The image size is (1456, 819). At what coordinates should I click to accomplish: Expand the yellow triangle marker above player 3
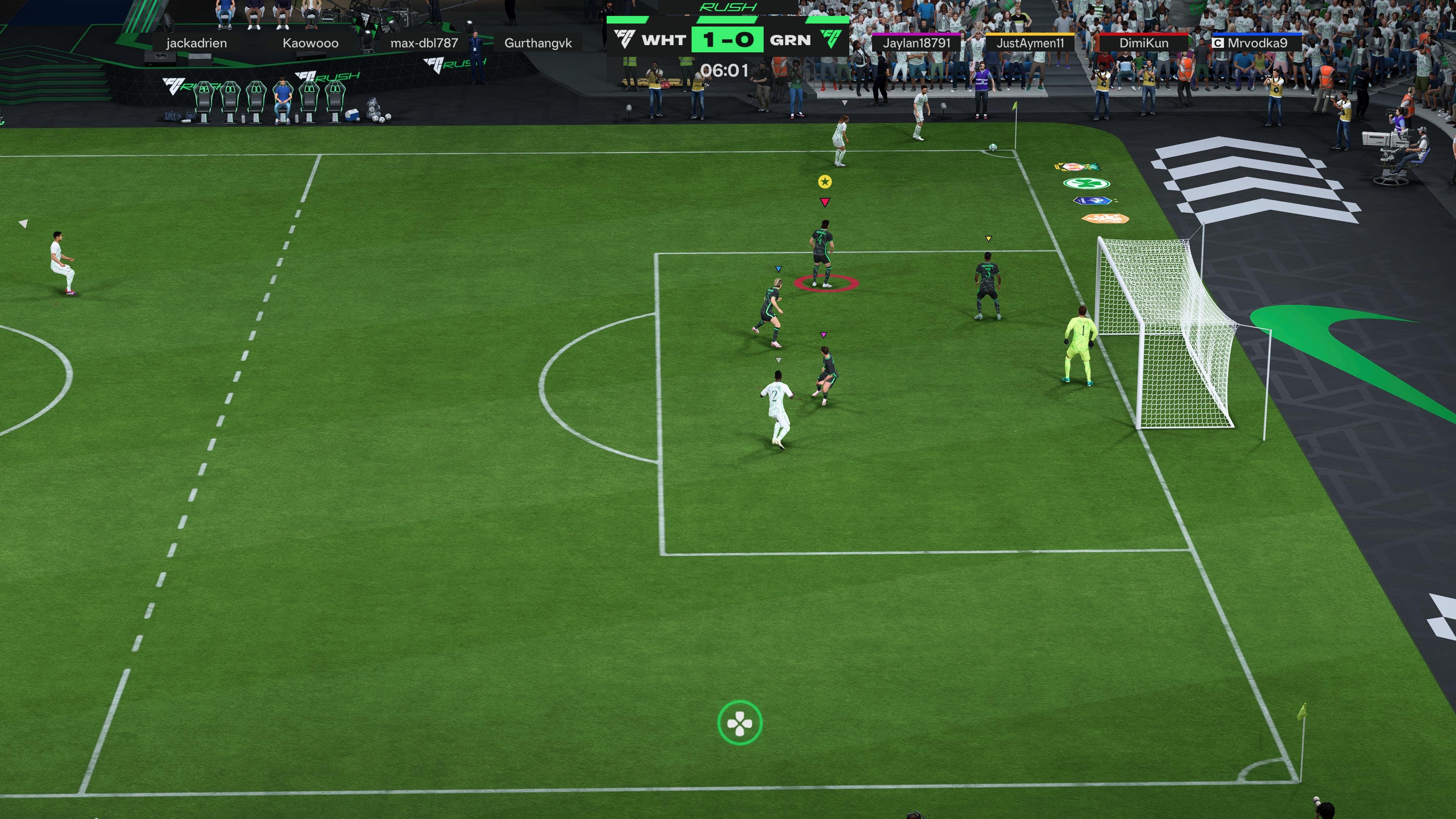click(988, 238)
